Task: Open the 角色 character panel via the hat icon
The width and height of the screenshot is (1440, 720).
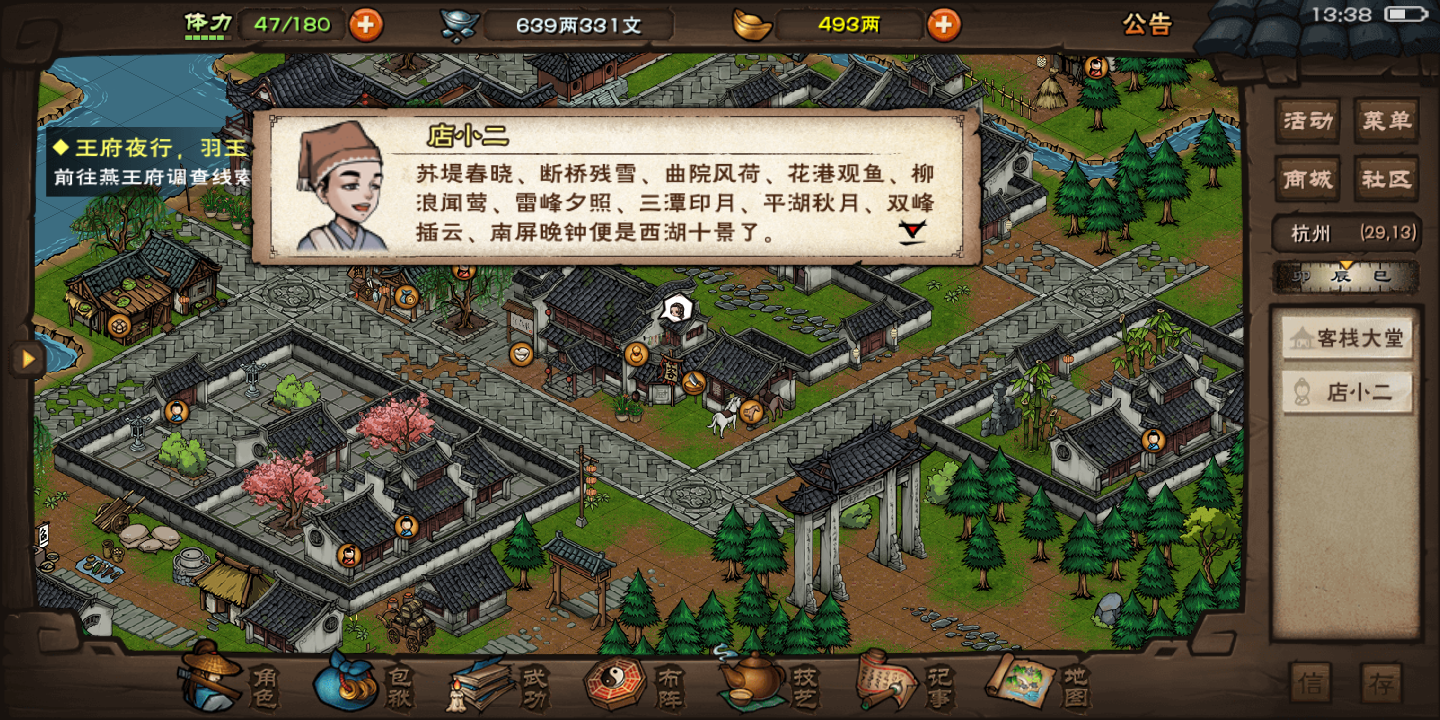Action: tap(210, 685)
